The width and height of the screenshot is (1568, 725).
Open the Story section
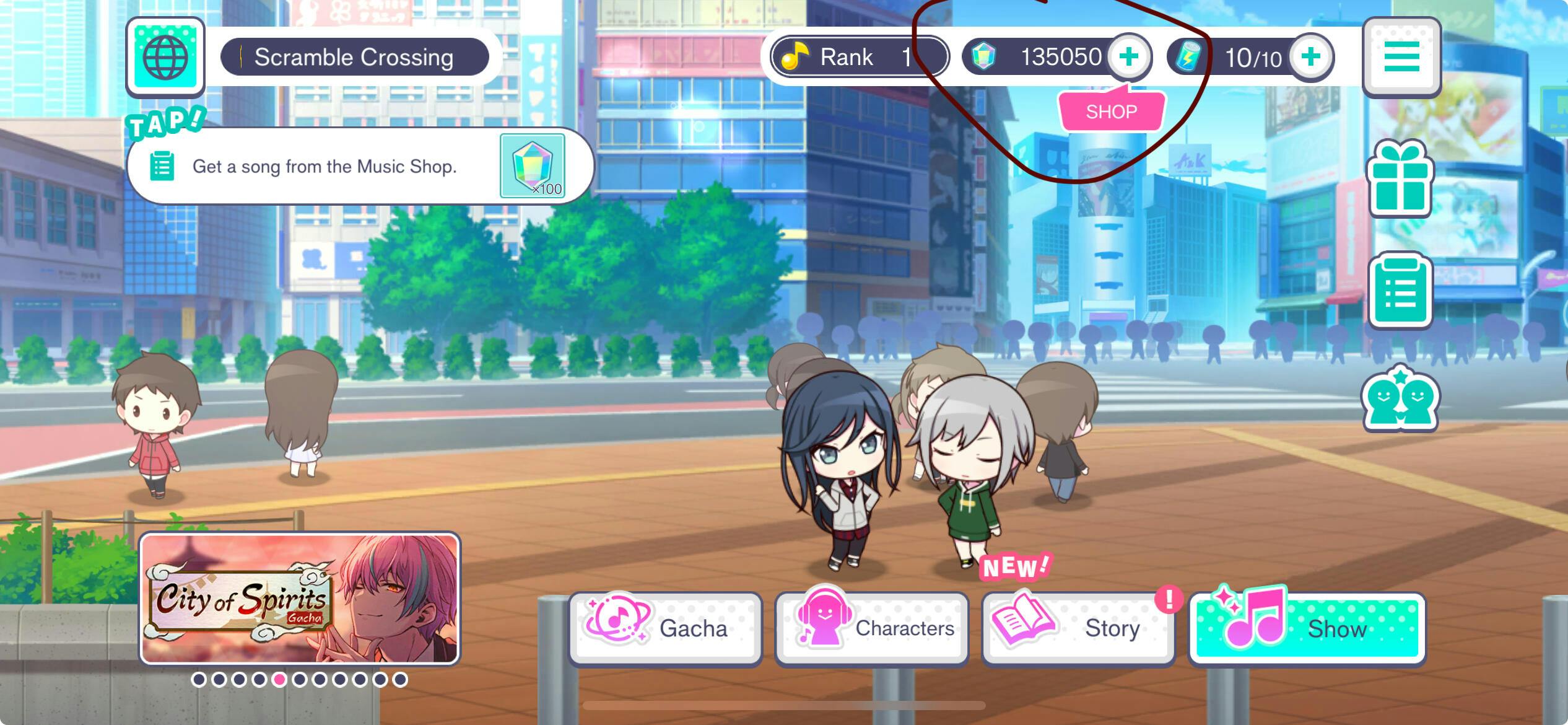1078,628
